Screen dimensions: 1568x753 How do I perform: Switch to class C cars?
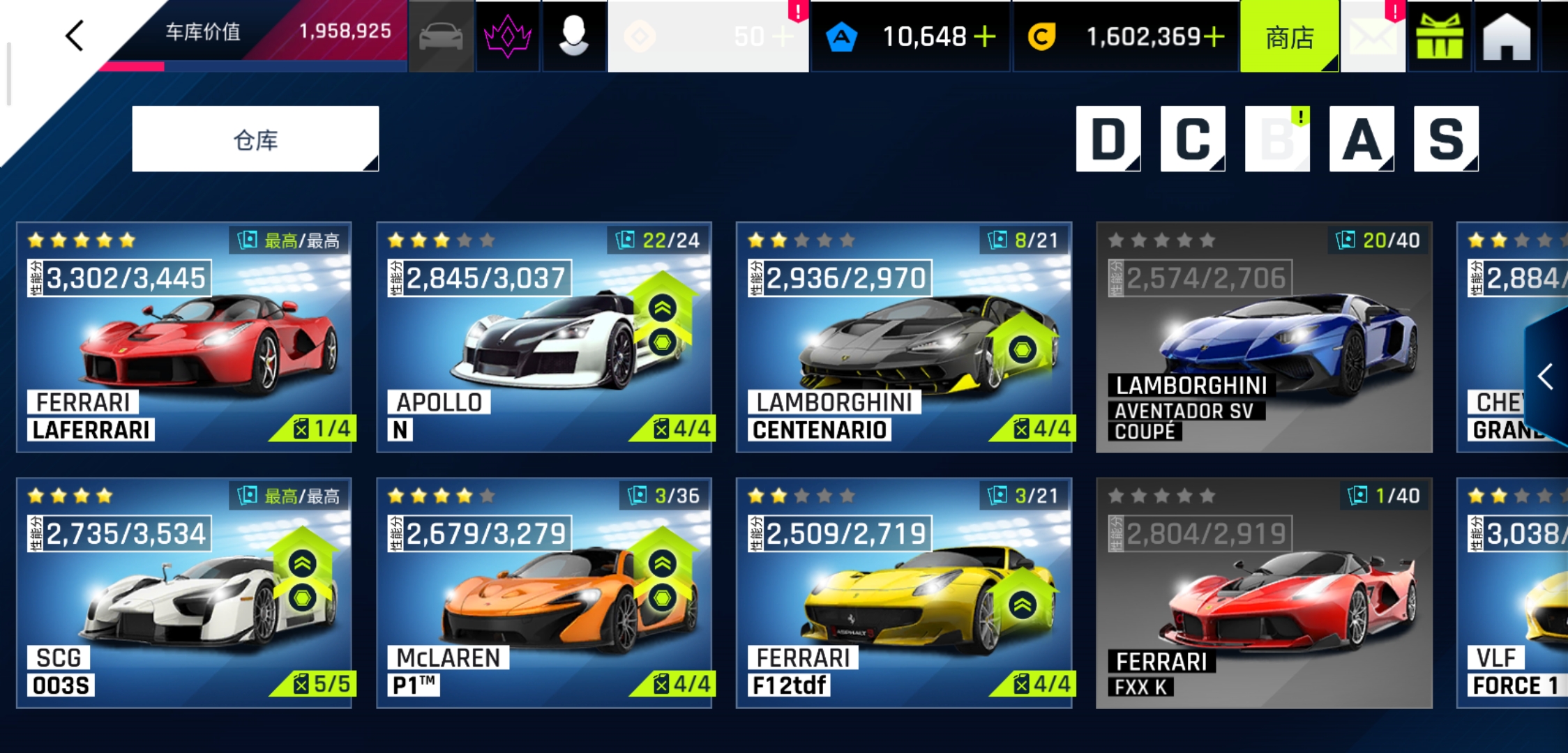tap(1192, 139)
